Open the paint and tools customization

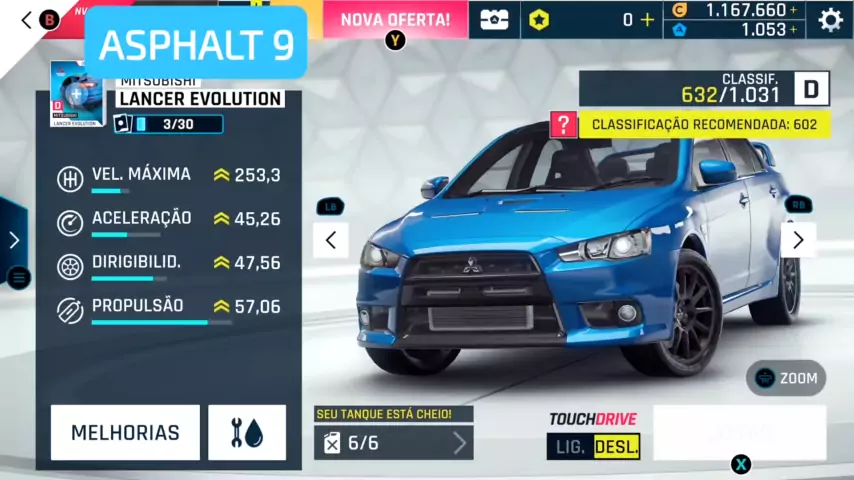[247, 433]
